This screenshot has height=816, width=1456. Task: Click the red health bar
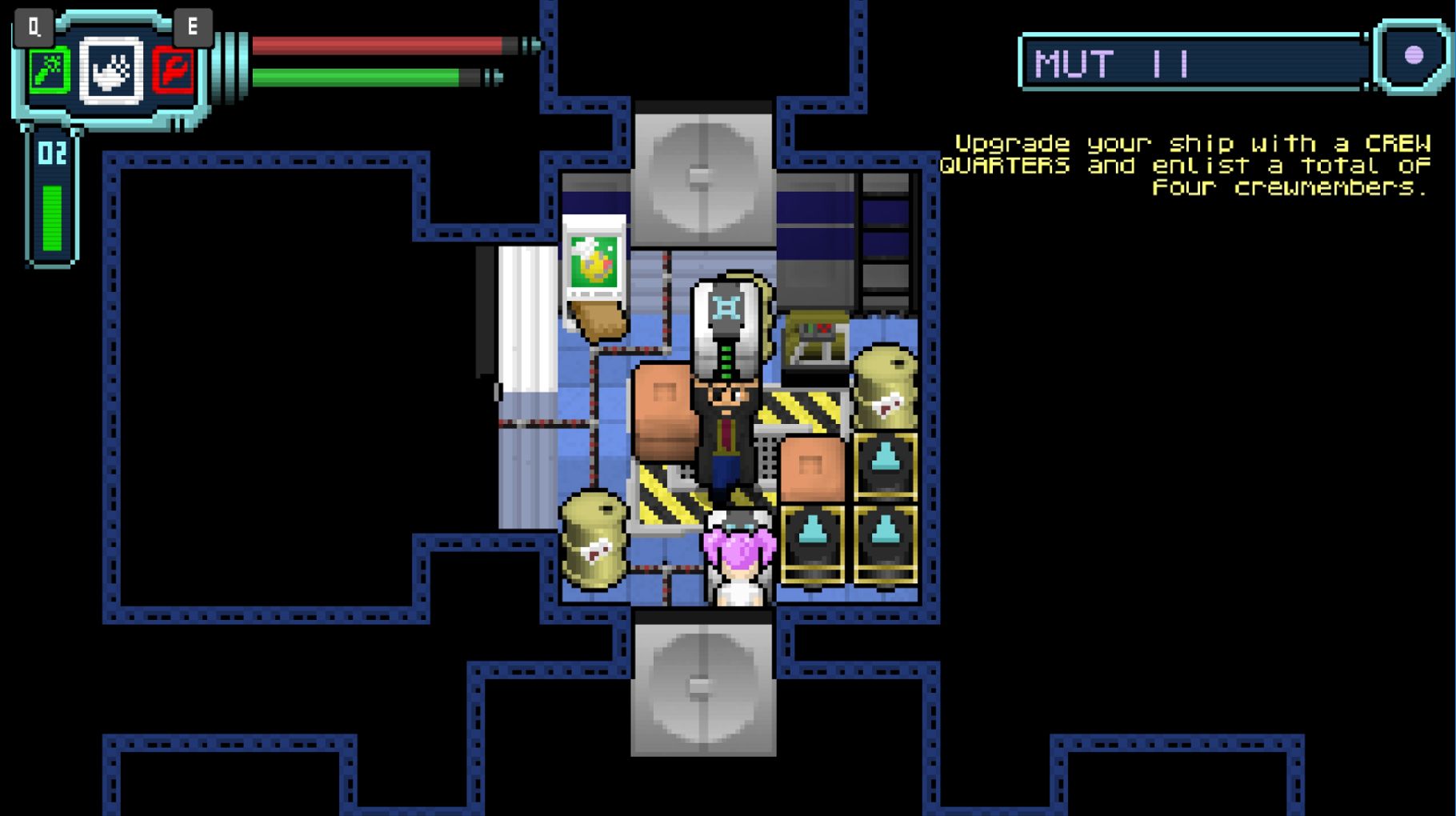376,46
